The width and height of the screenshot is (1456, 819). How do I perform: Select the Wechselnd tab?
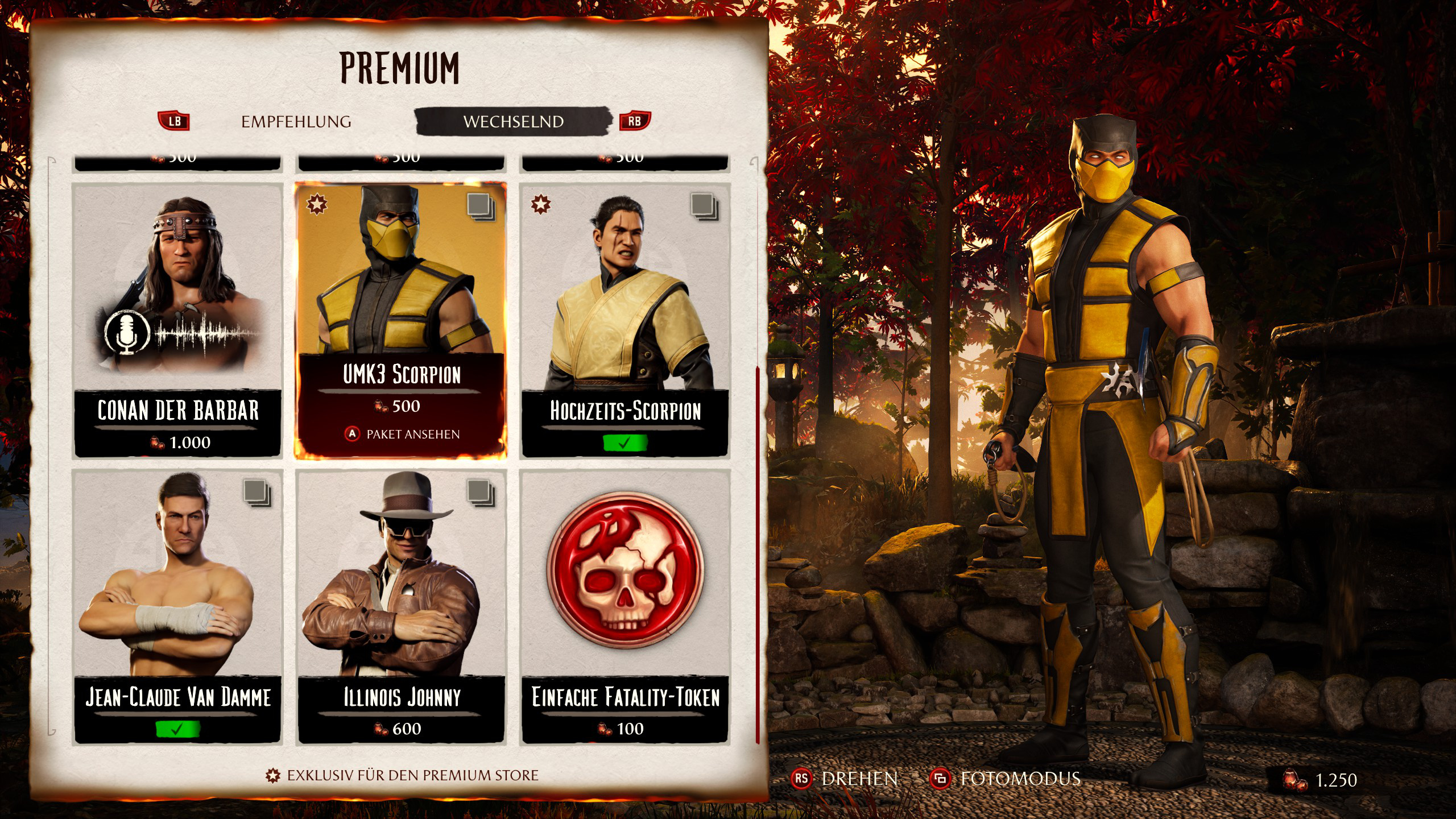pyautogui.click(x=513, y=122)
